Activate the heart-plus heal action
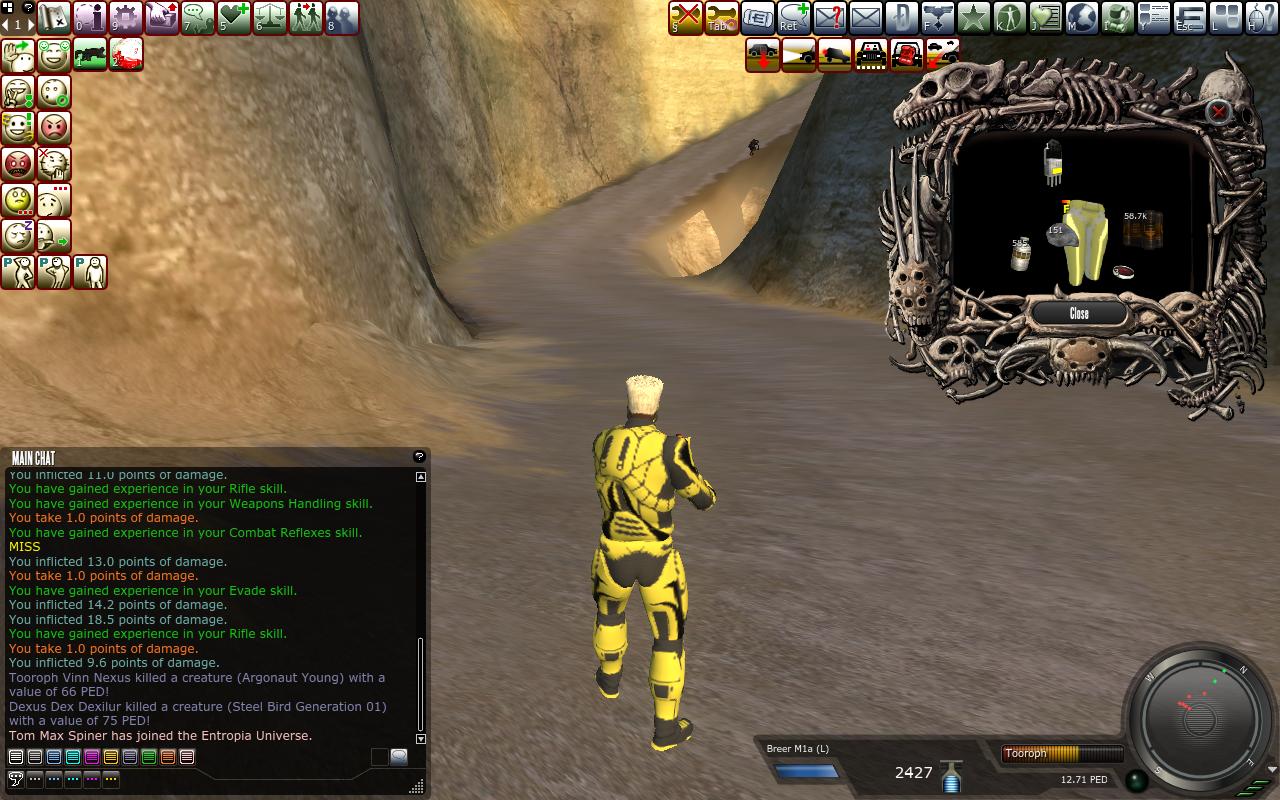 (x=233, y=17)
